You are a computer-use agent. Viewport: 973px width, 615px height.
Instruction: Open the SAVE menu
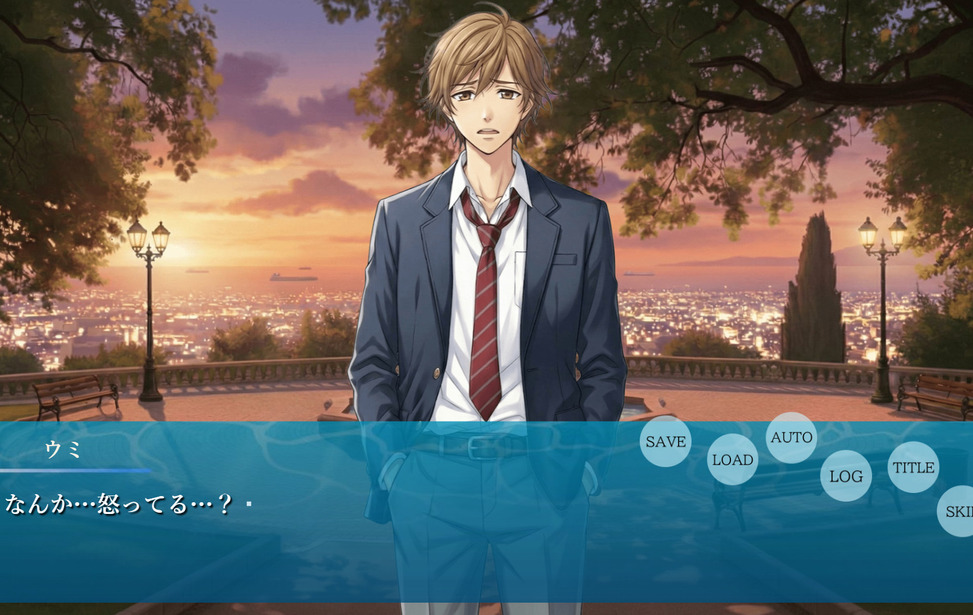click(x=665, y=442)
